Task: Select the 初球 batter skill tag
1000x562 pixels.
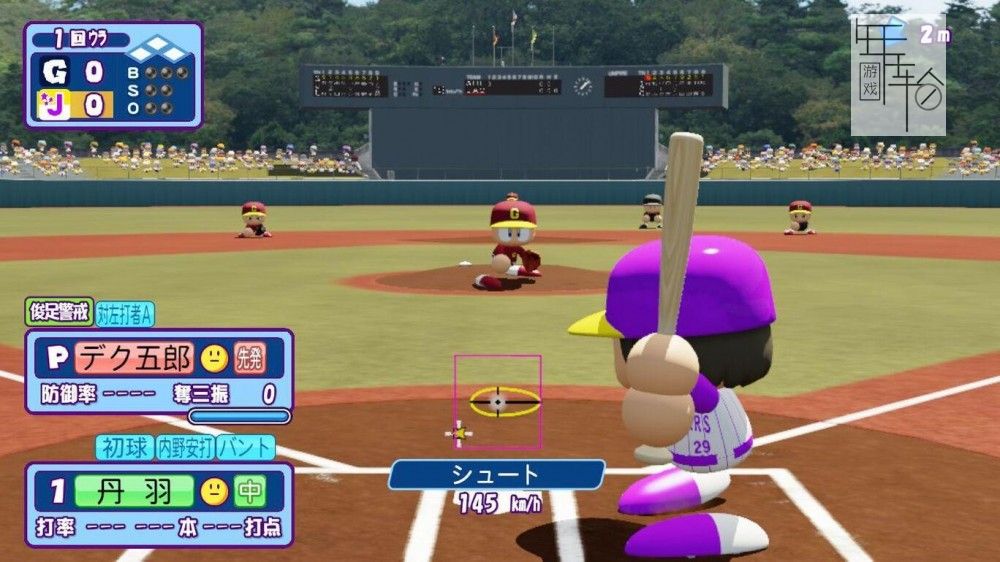Action: click(x=124, y=447)
